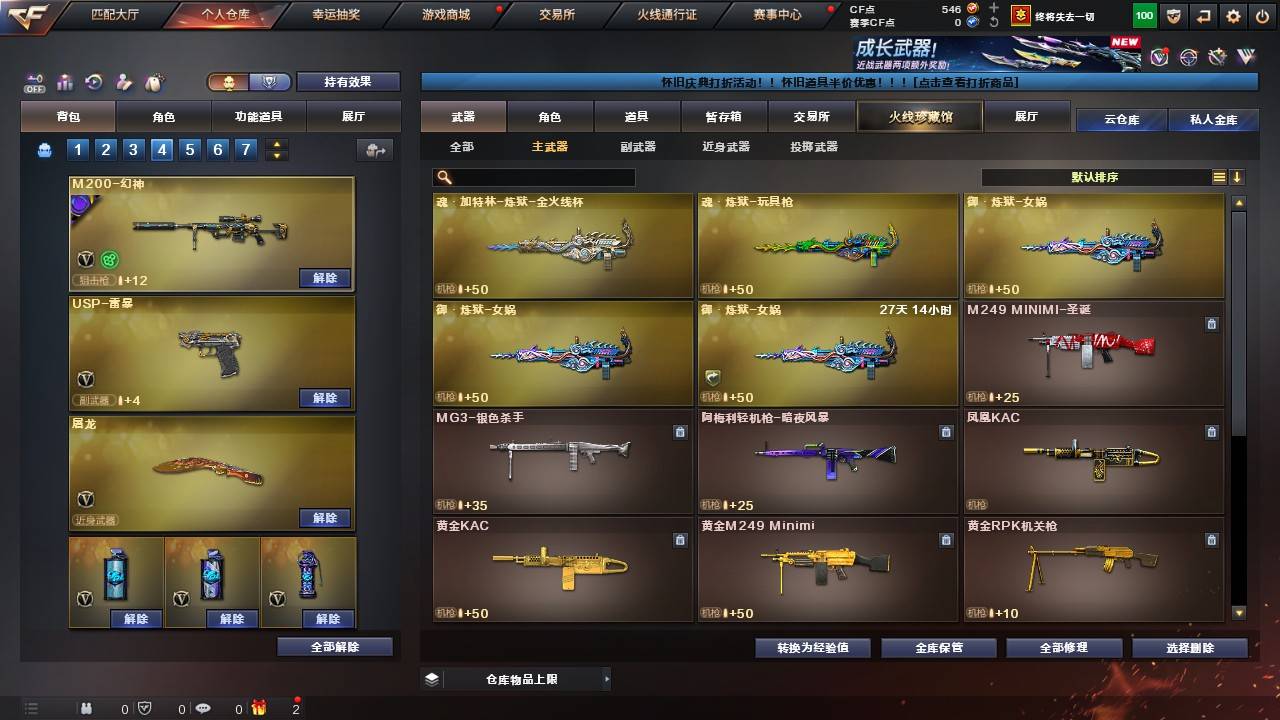Switch to the 火线珍藏馆 tab
This screenshot has width=1280, height=720.
point(918,115)
